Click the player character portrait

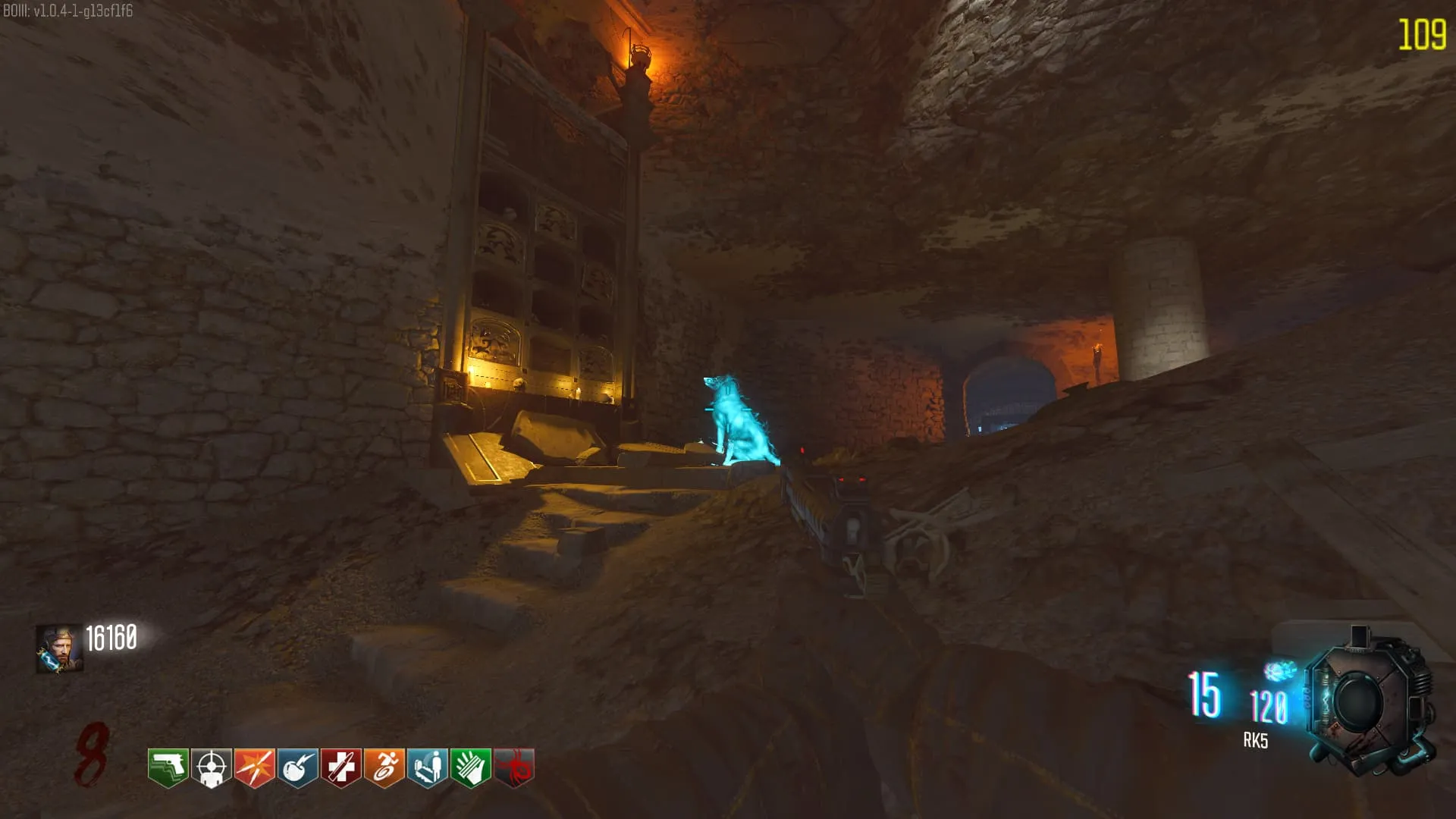click(x=59, y=648)
